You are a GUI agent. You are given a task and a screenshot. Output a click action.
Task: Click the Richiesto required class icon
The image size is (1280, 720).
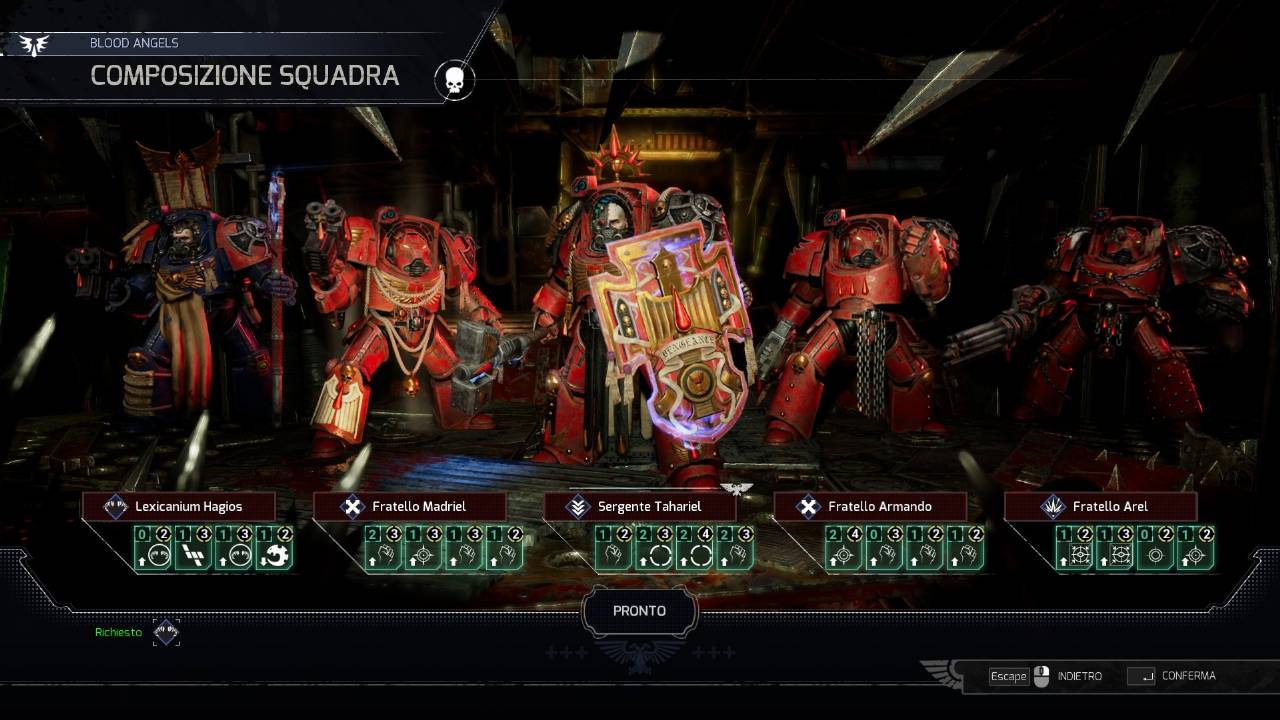coord(166,632)
